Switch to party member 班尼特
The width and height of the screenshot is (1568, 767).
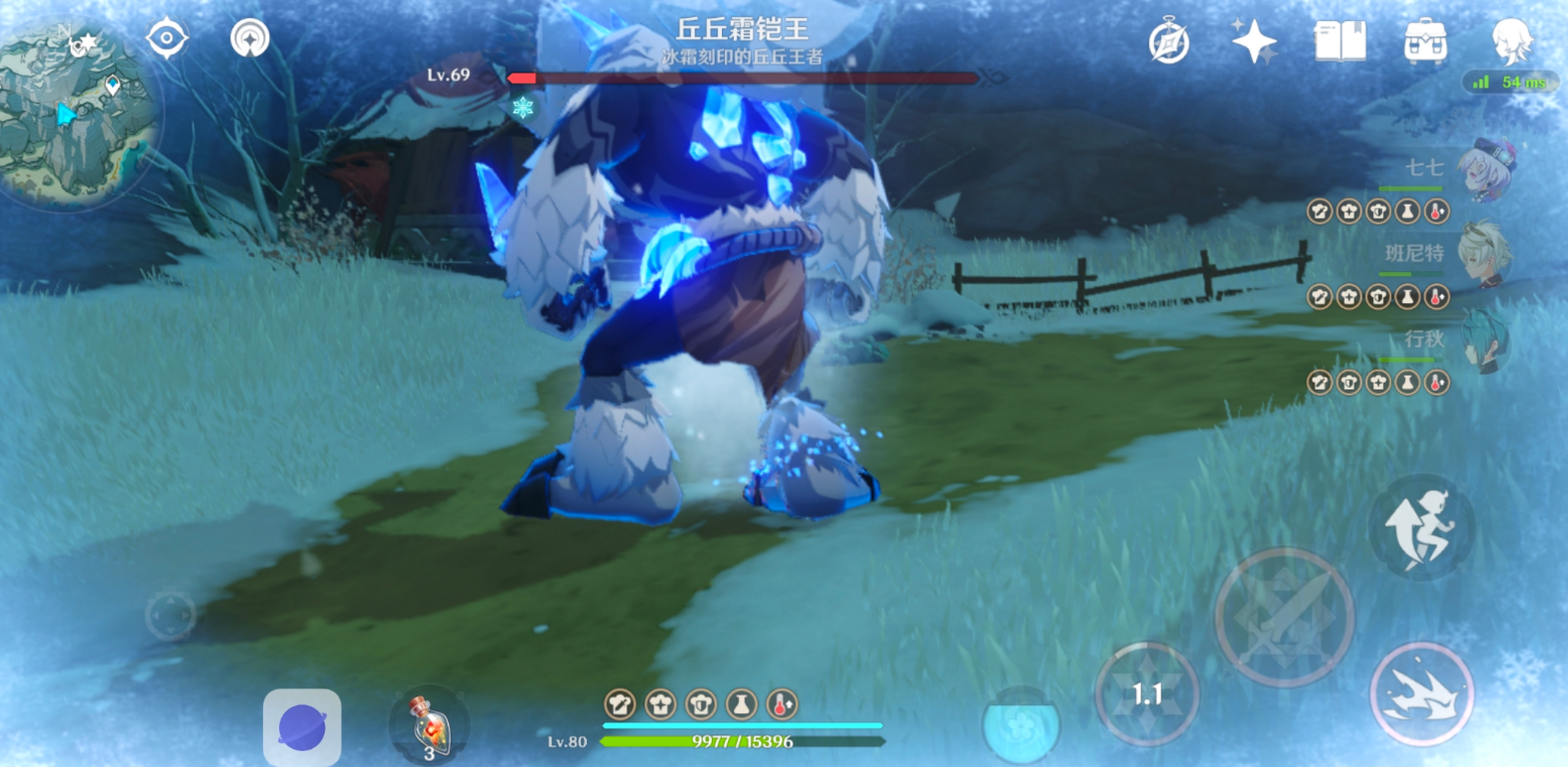[1484, 254]
